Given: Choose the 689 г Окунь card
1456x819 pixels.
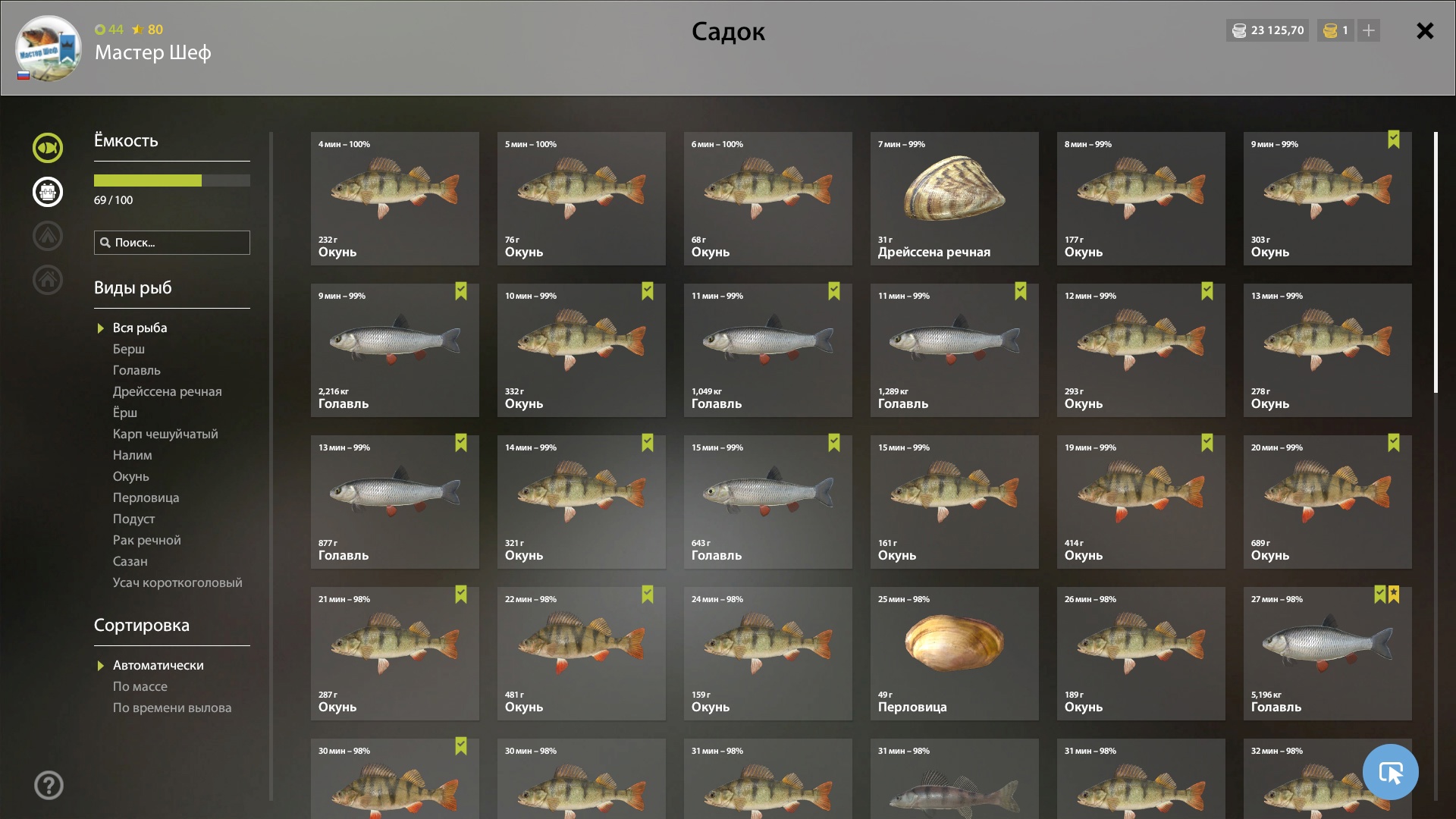Looking at the screenshot, I should click(1327, 501).
